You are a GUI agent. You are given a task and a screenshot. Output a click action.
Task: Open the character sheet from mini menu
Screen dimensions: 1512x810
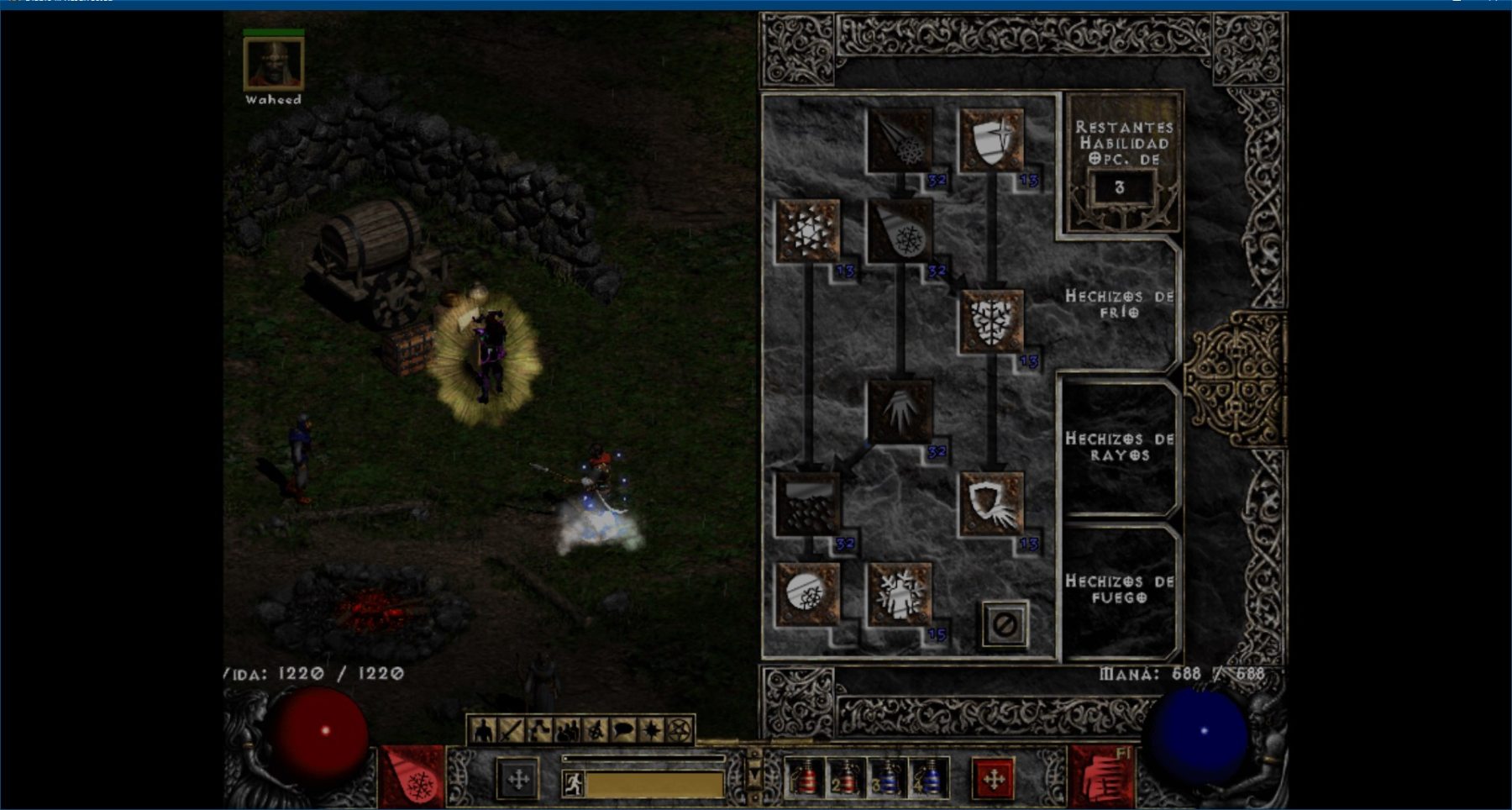click(482, 731)
